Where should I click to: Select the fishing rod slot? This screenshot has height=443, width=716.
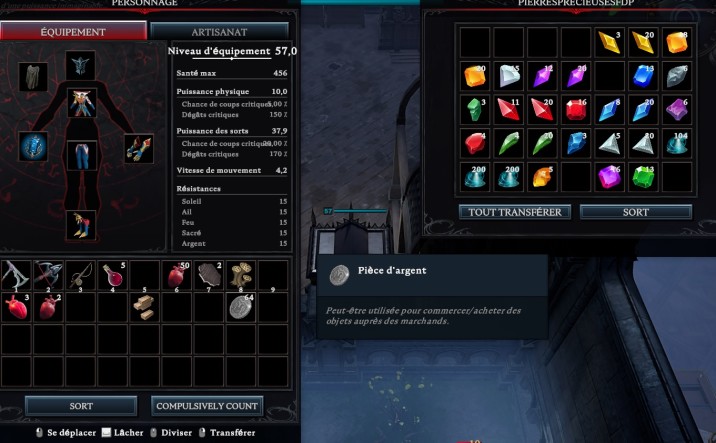point(80,274)
